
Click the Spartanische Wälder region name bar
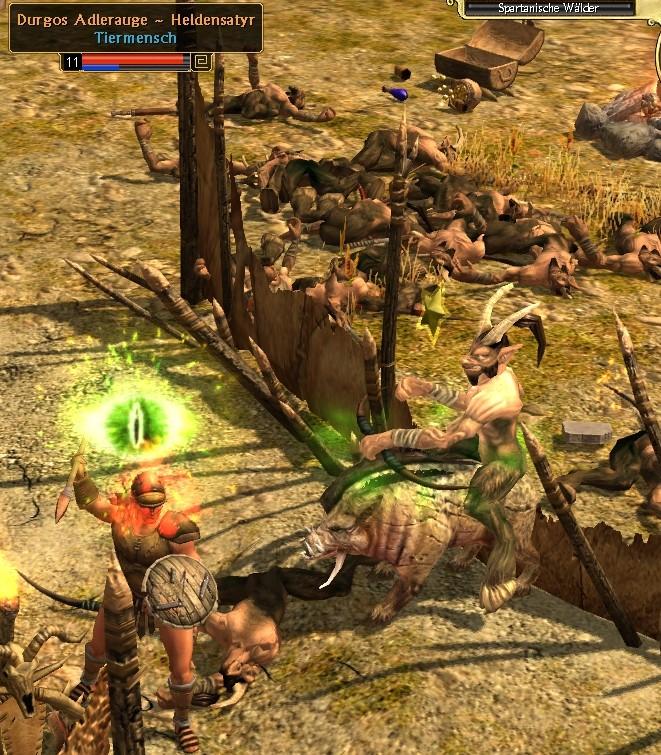coord(552,7)
